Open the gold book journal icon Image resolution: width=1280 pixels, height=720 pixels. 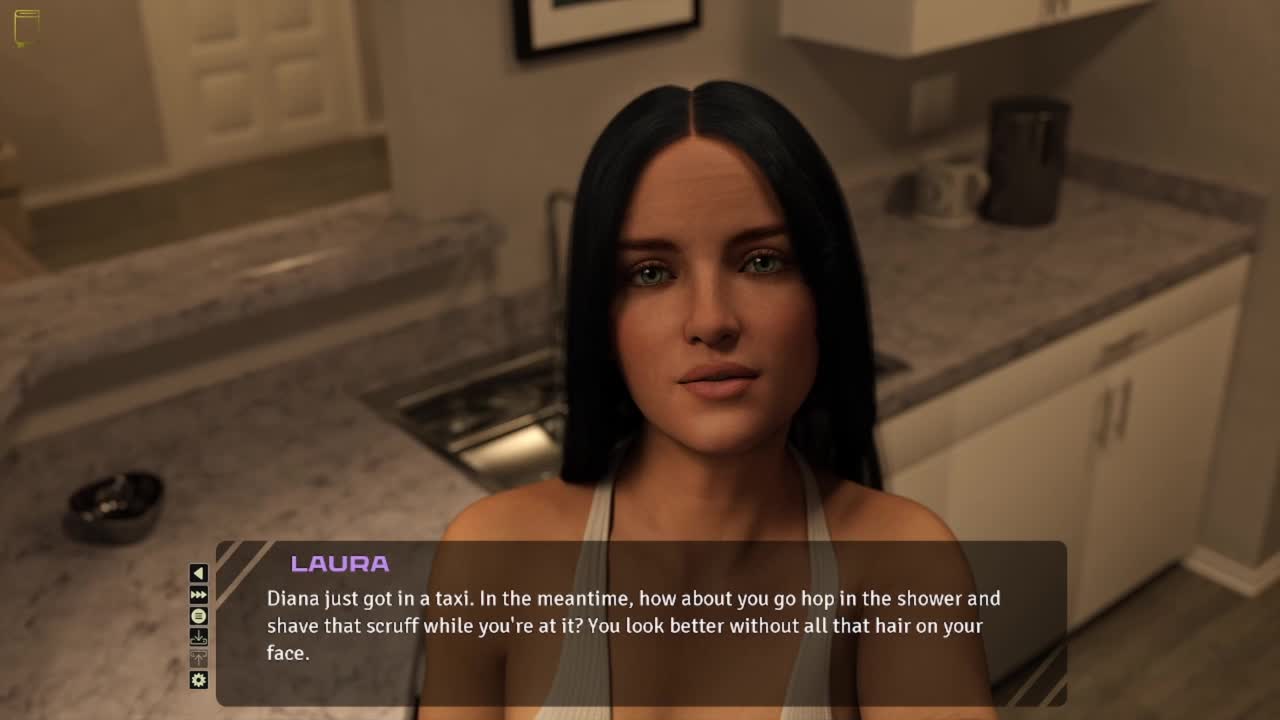click(27, 28)
